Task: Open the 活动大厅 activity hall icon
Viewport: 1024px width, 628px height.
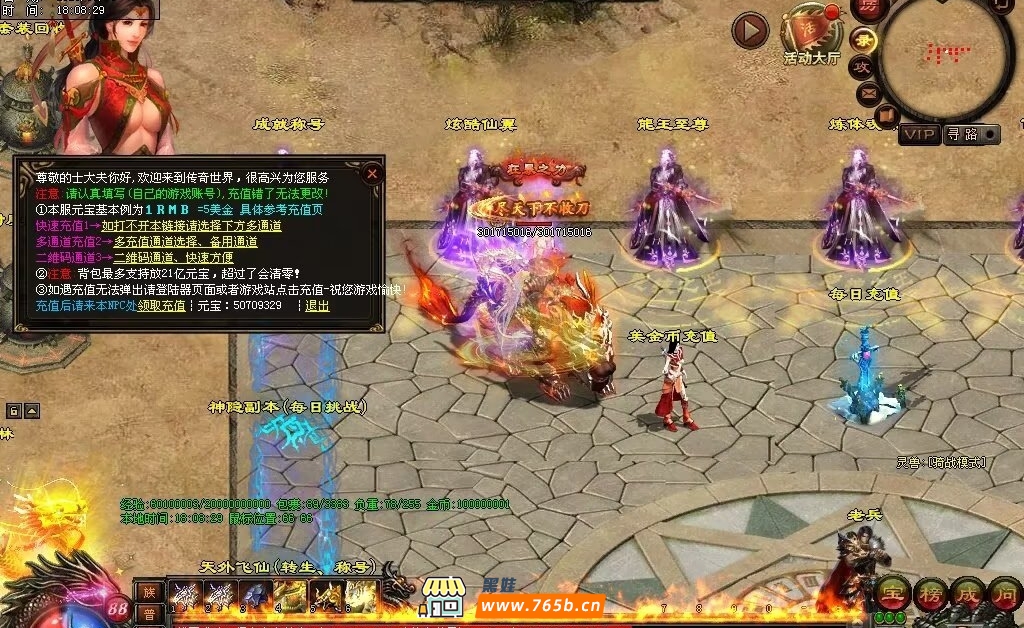Action: [810, 30]
